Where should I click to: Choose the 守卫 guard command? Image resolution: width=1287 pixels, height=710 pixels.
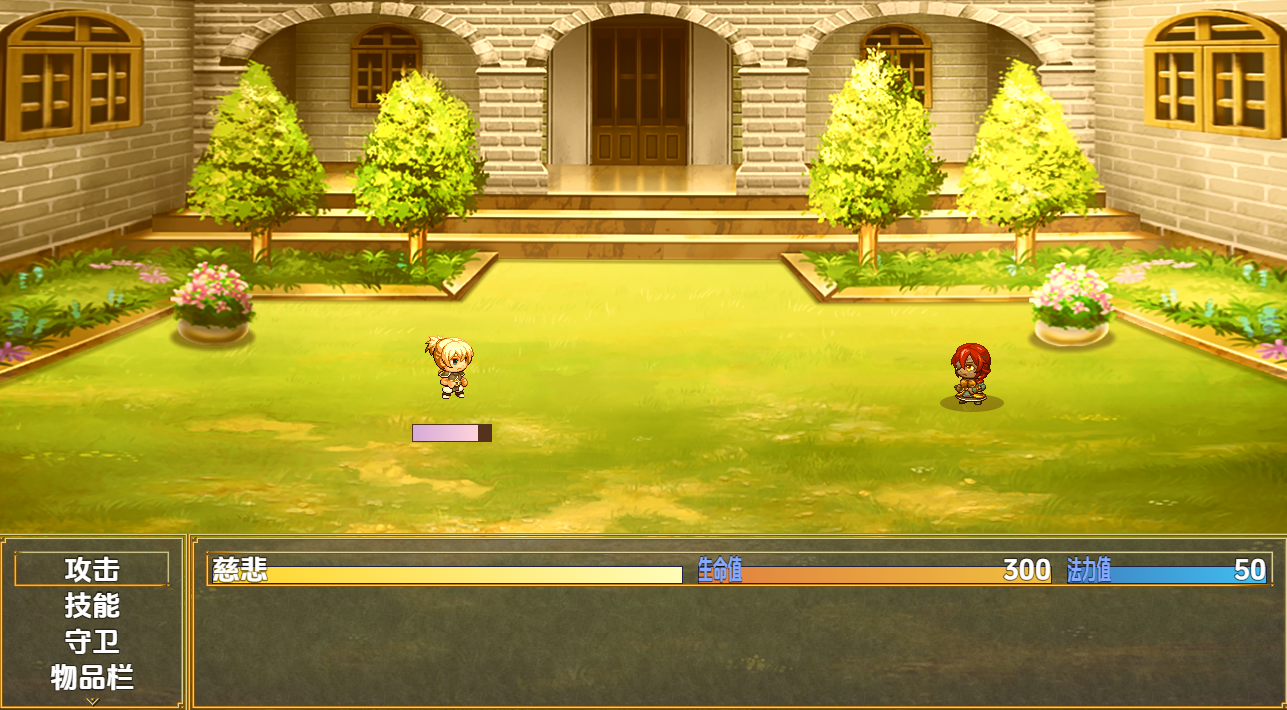pos(92,641)
